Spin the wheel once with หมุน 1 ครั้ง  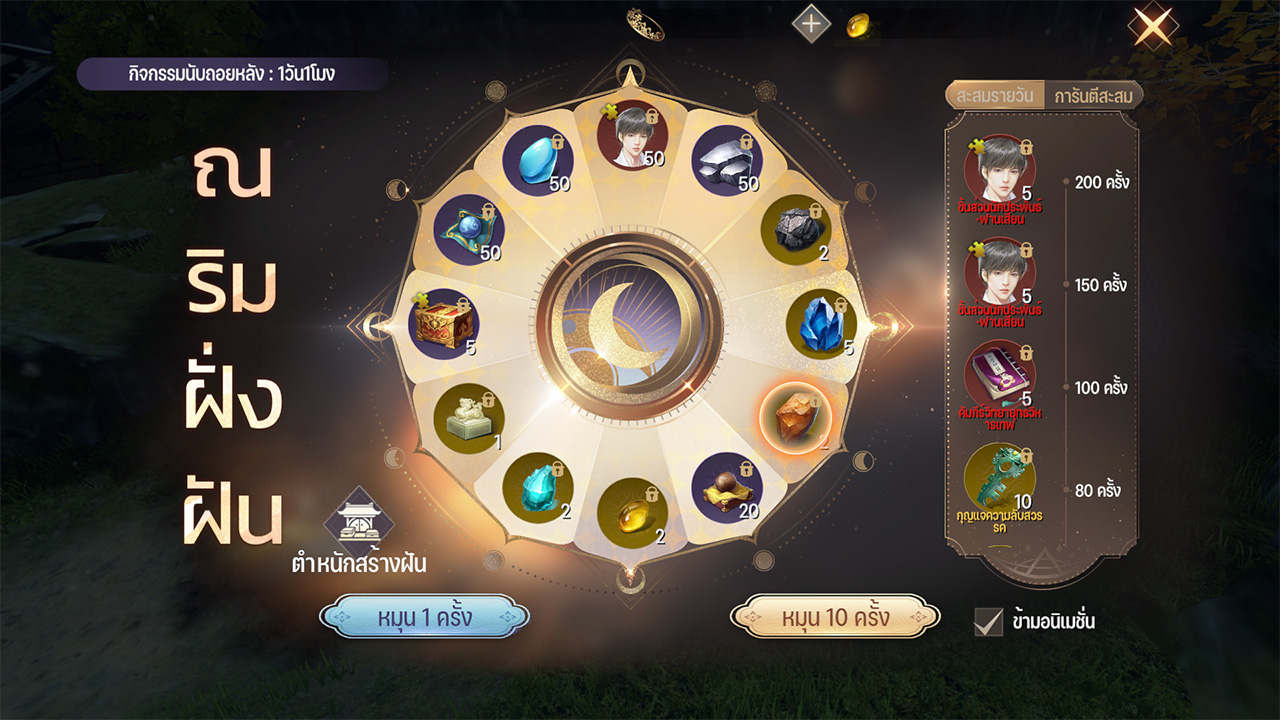click(424, 617)
